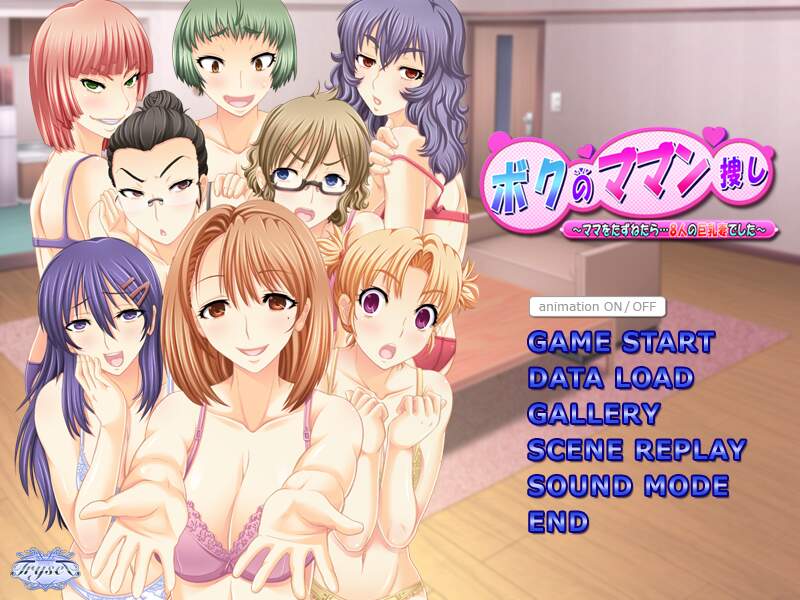The height and width of the screenshot is (600, 800).
Task: Start the game with GAME START
Action: coord(620,342)
